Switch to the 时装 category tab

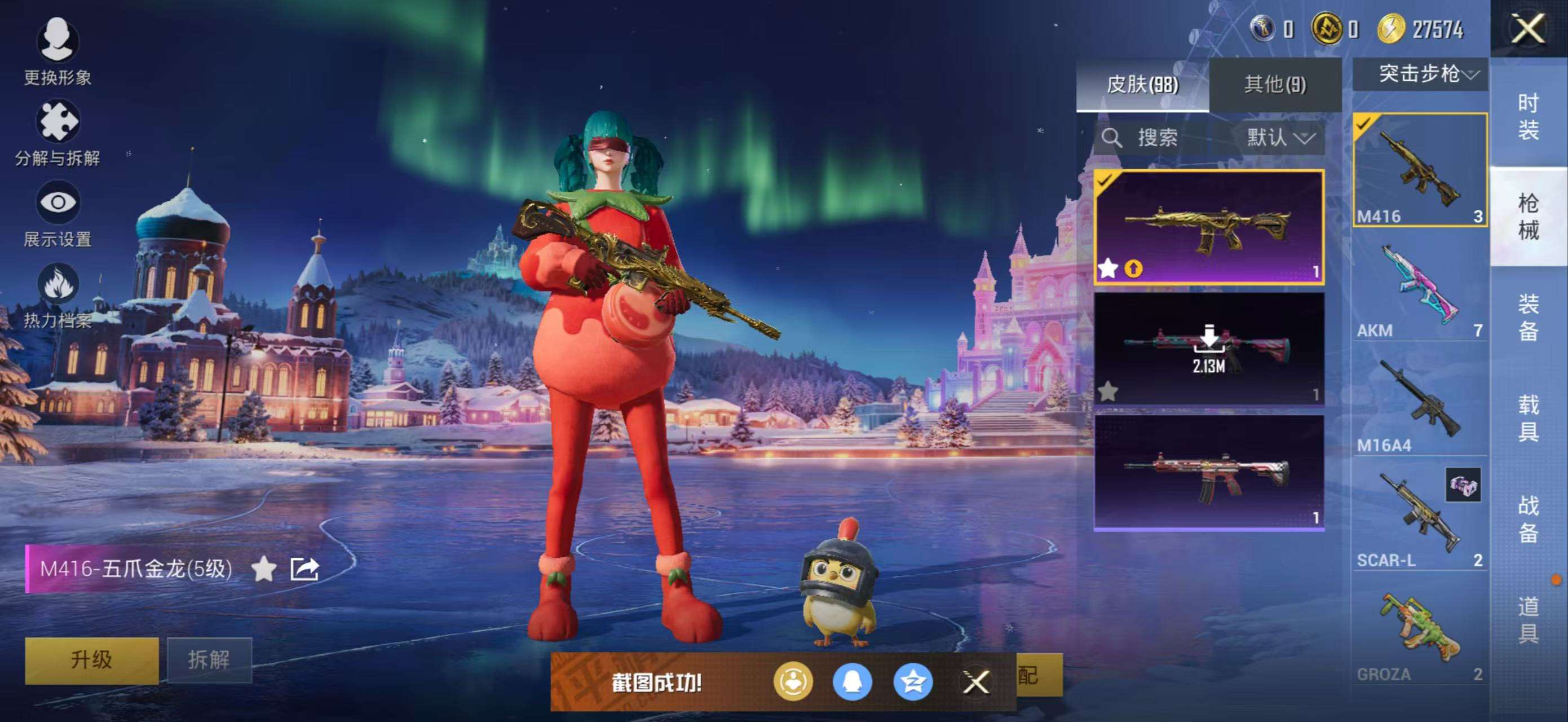(x=1530, y=116)
